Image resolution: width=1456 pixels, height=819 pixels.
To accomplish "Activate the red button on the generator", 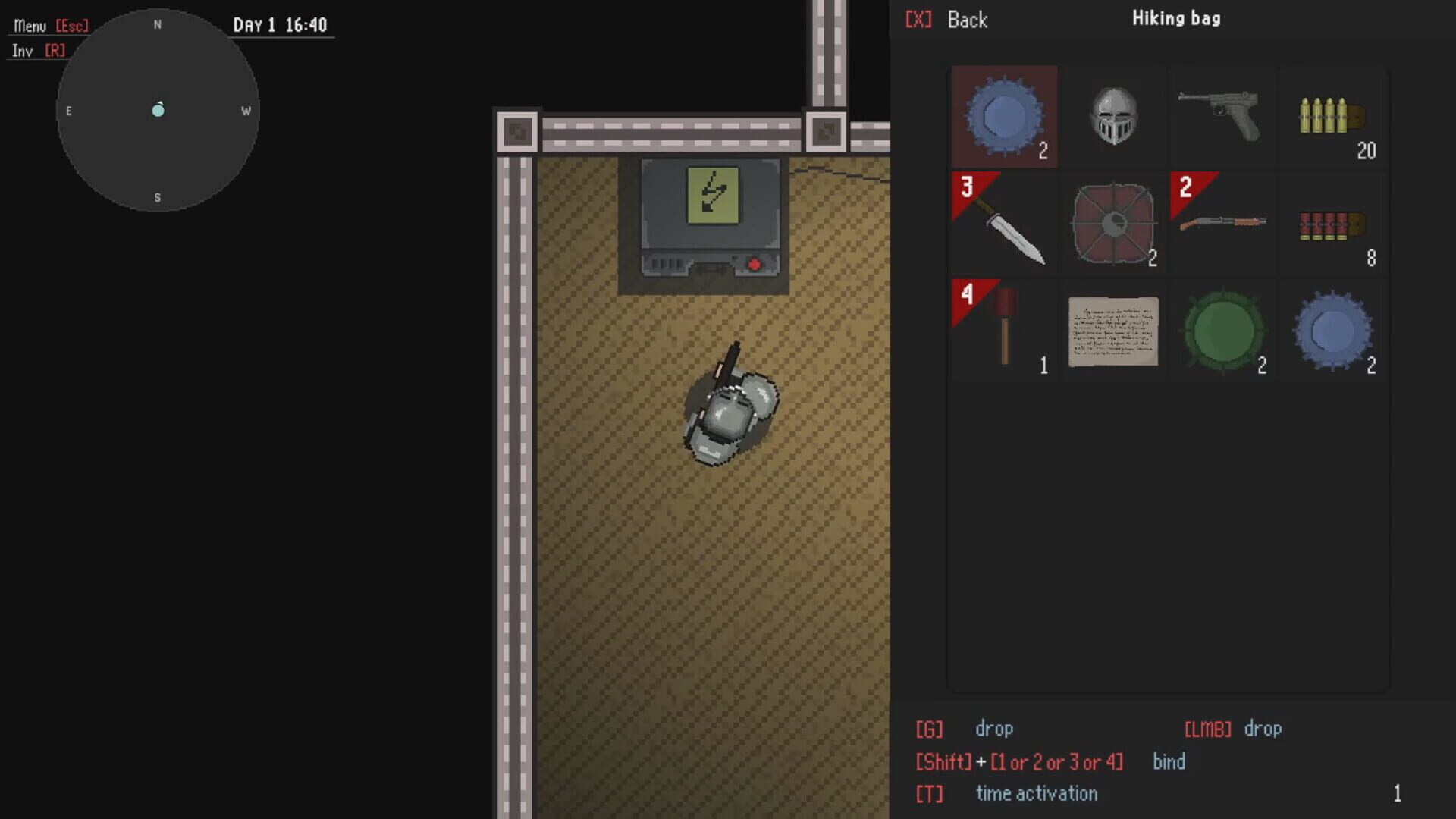I will click(x=755, y=263).
